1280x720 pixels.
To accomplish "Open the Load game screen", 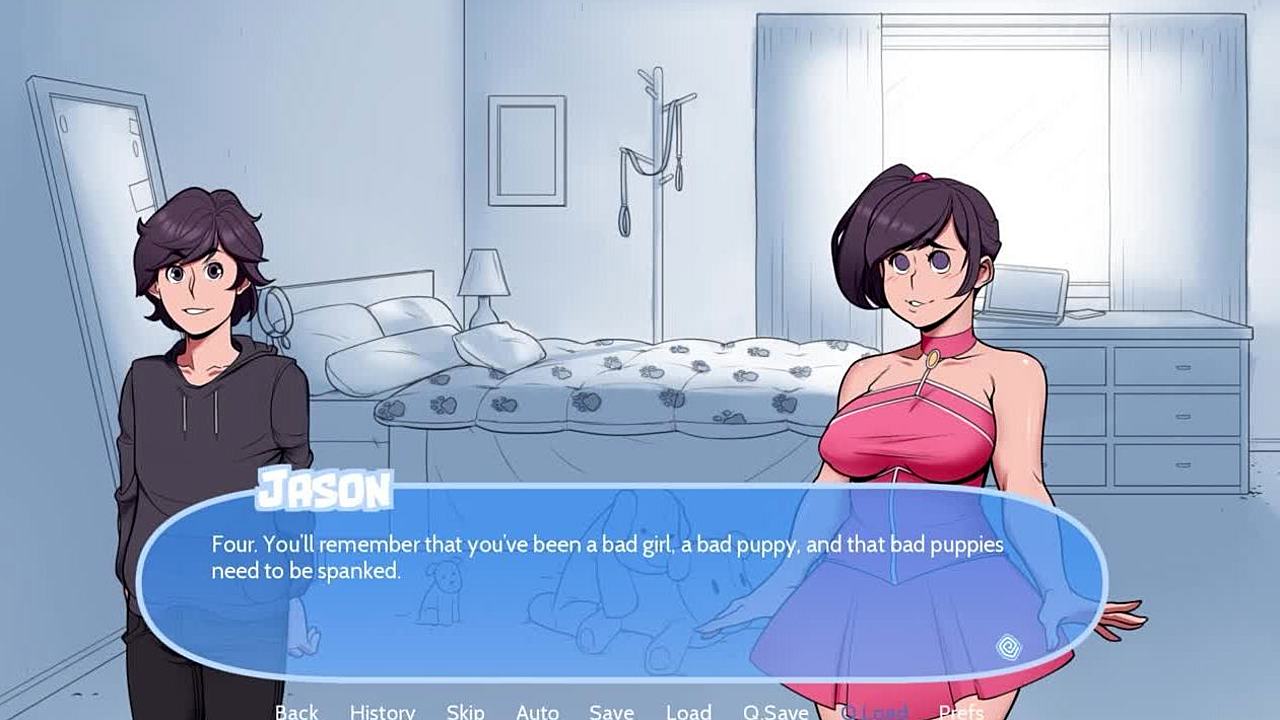I will (x=688, y=711).
